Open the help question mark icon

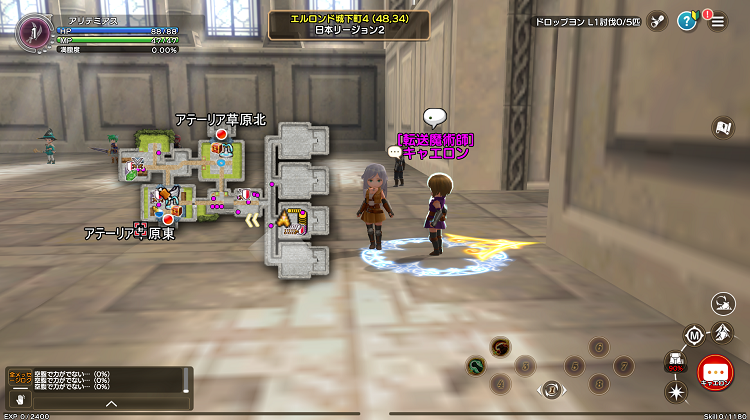pos(687,21)
